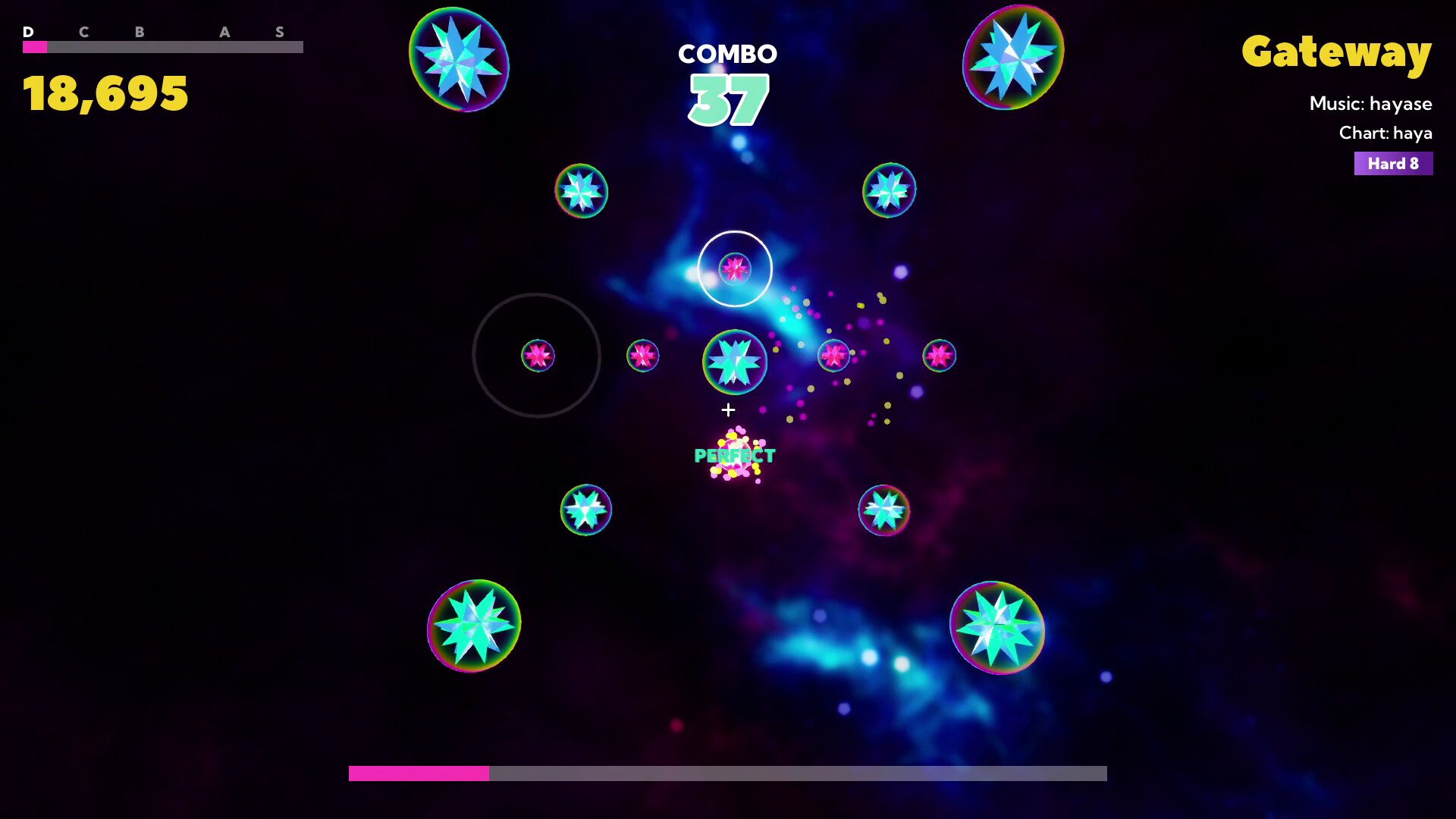Click the S grade marker on the rank bar
The width and height of the screenshot is (1456, 819).
coord(280,33)
